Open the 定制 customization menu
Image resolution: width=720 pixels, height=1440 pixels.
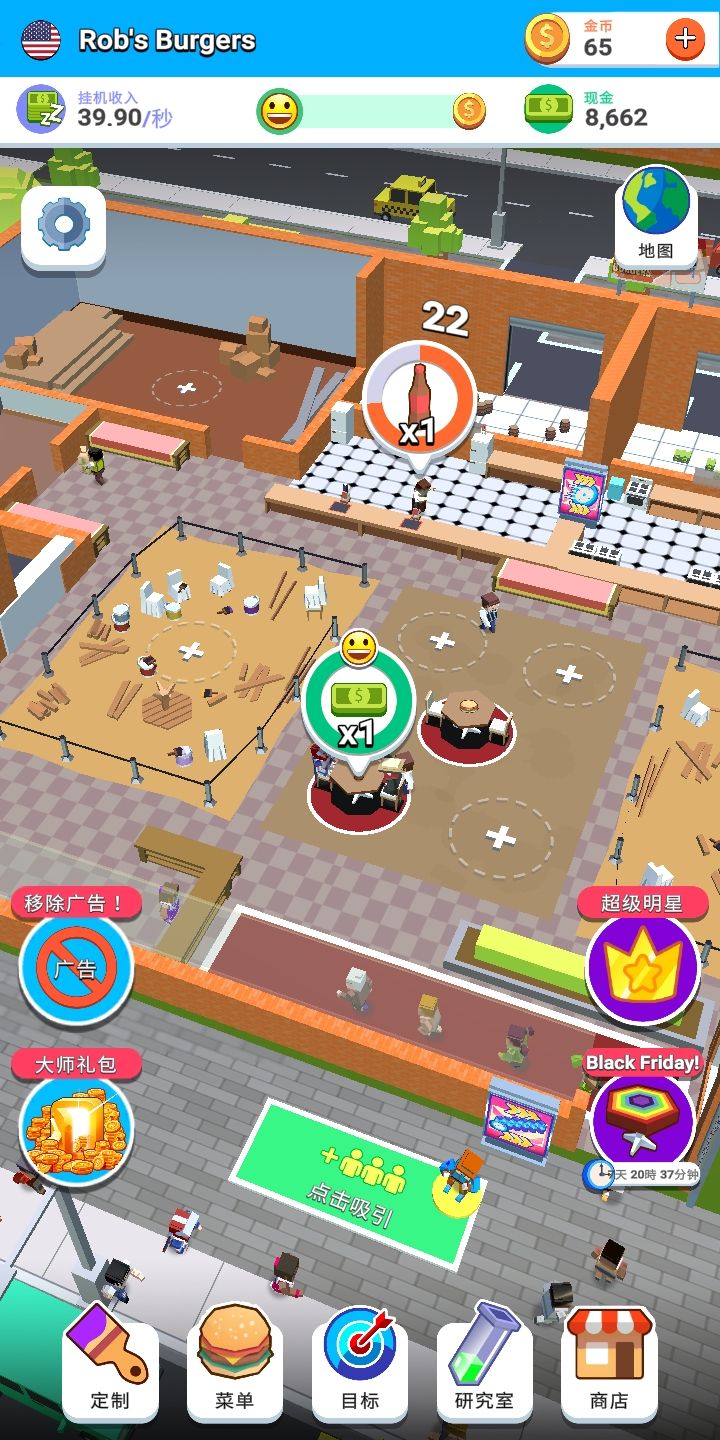(x=110, y=1362)
